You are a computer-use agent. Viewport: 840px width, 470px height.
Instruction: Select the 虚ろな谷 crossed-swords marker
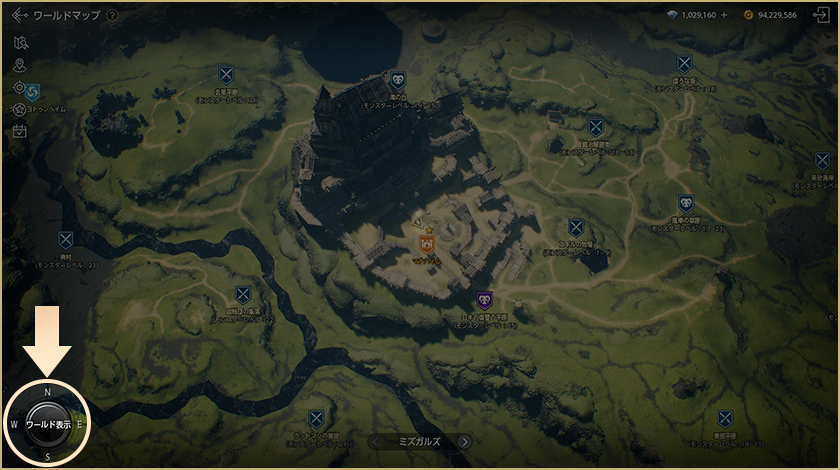pyautogui.click(x=684, y=63)
